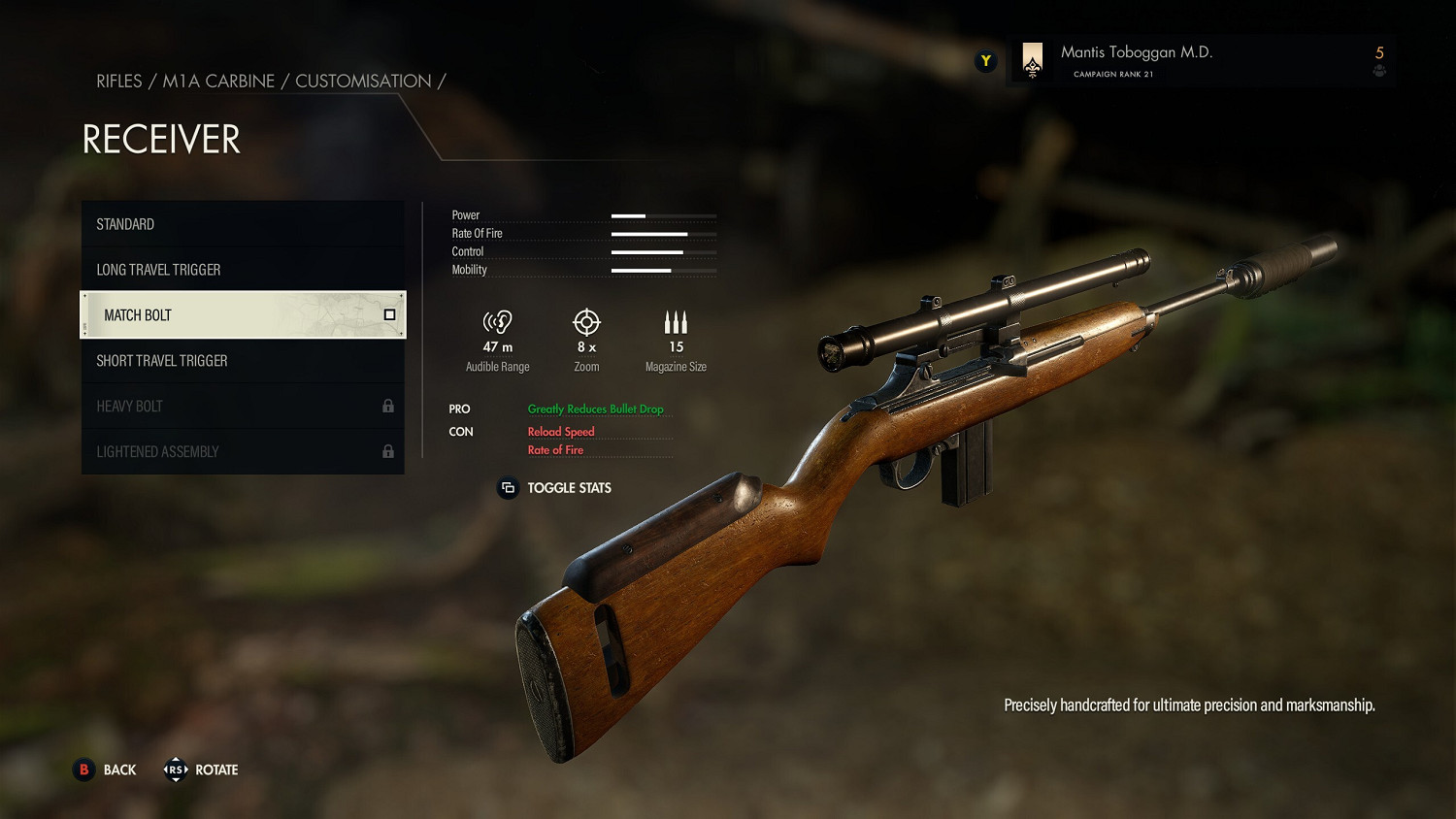This screenshot has width=1456, height=819.
Task: Return to the M1A Carbine breadcrumb
Action: 218,82
